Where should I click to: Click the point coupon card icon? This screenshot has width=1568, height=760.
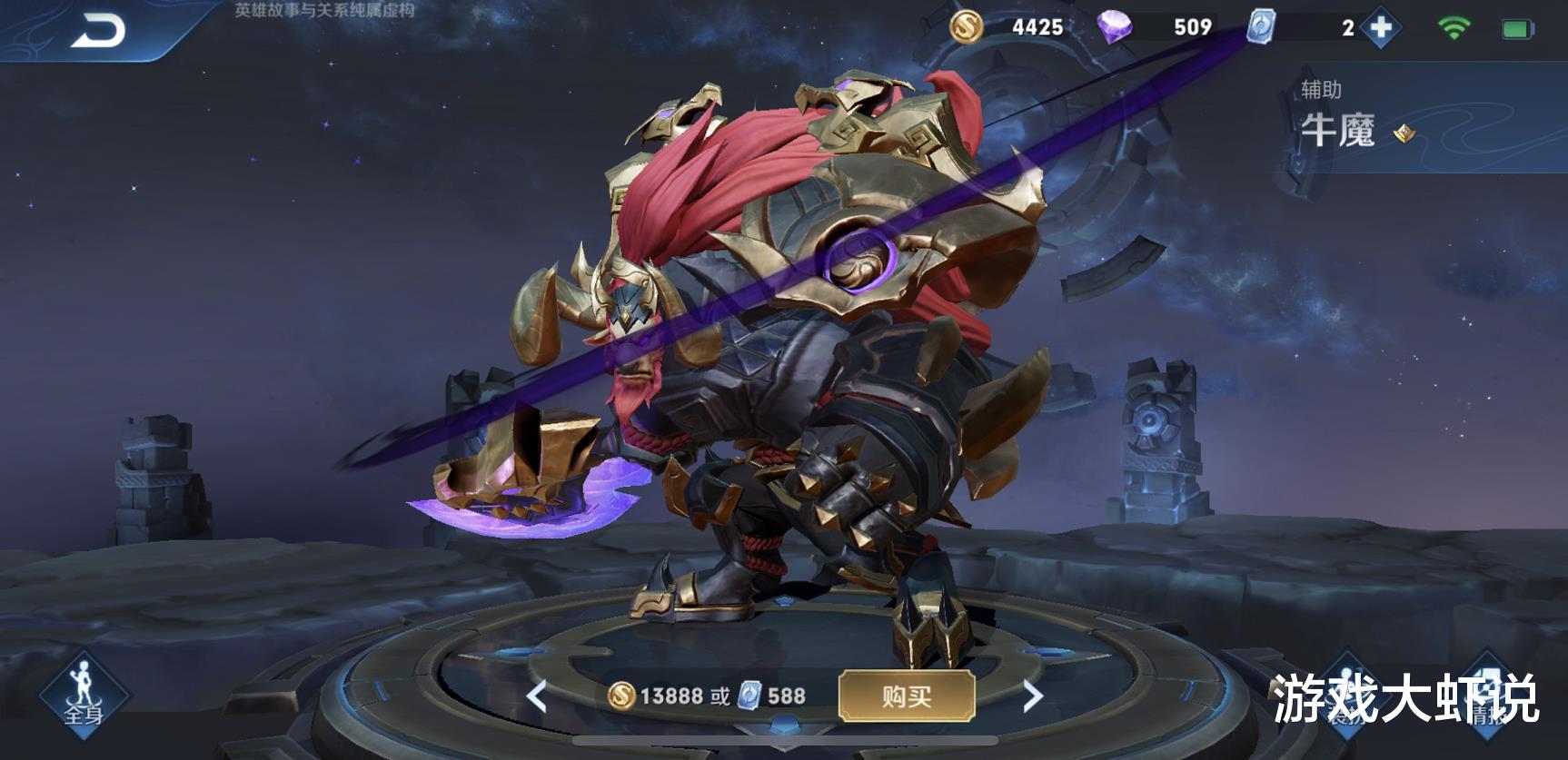pyautogui.click(x=1261, y=28)
